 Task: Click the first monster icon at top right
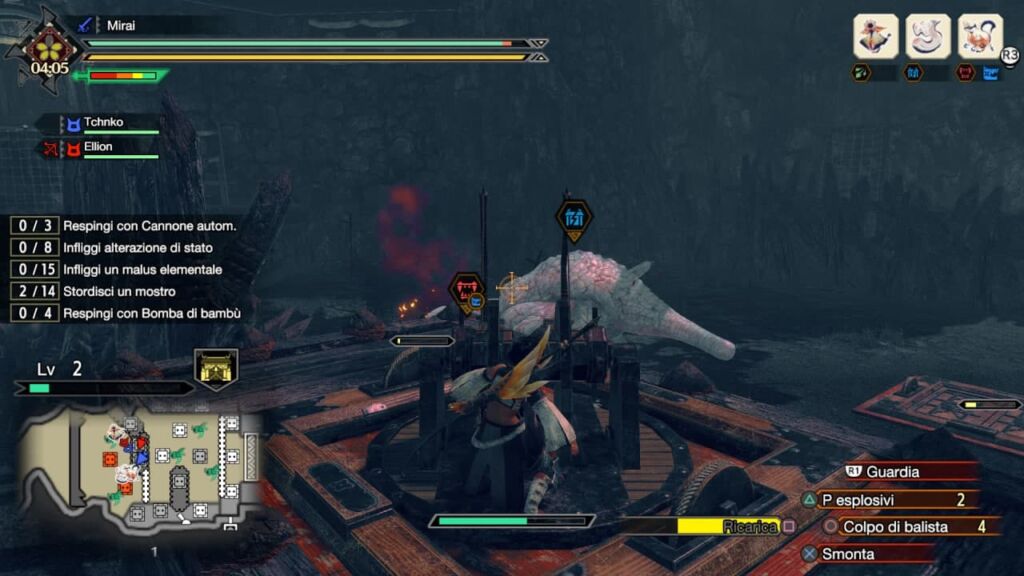[875, 36]
